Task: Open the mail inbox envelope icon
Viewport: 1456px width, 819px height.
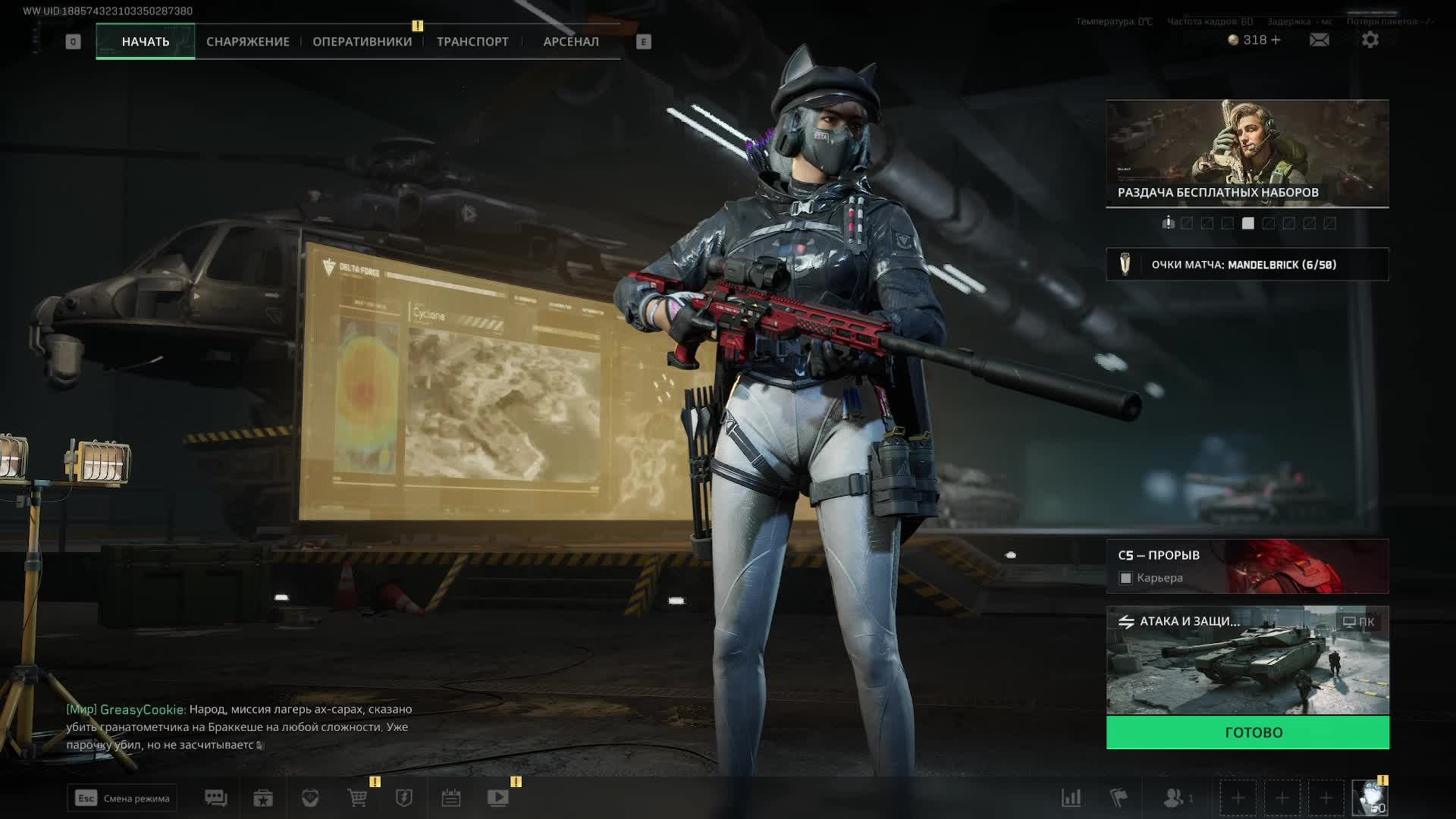Action: click(1319, 40)
